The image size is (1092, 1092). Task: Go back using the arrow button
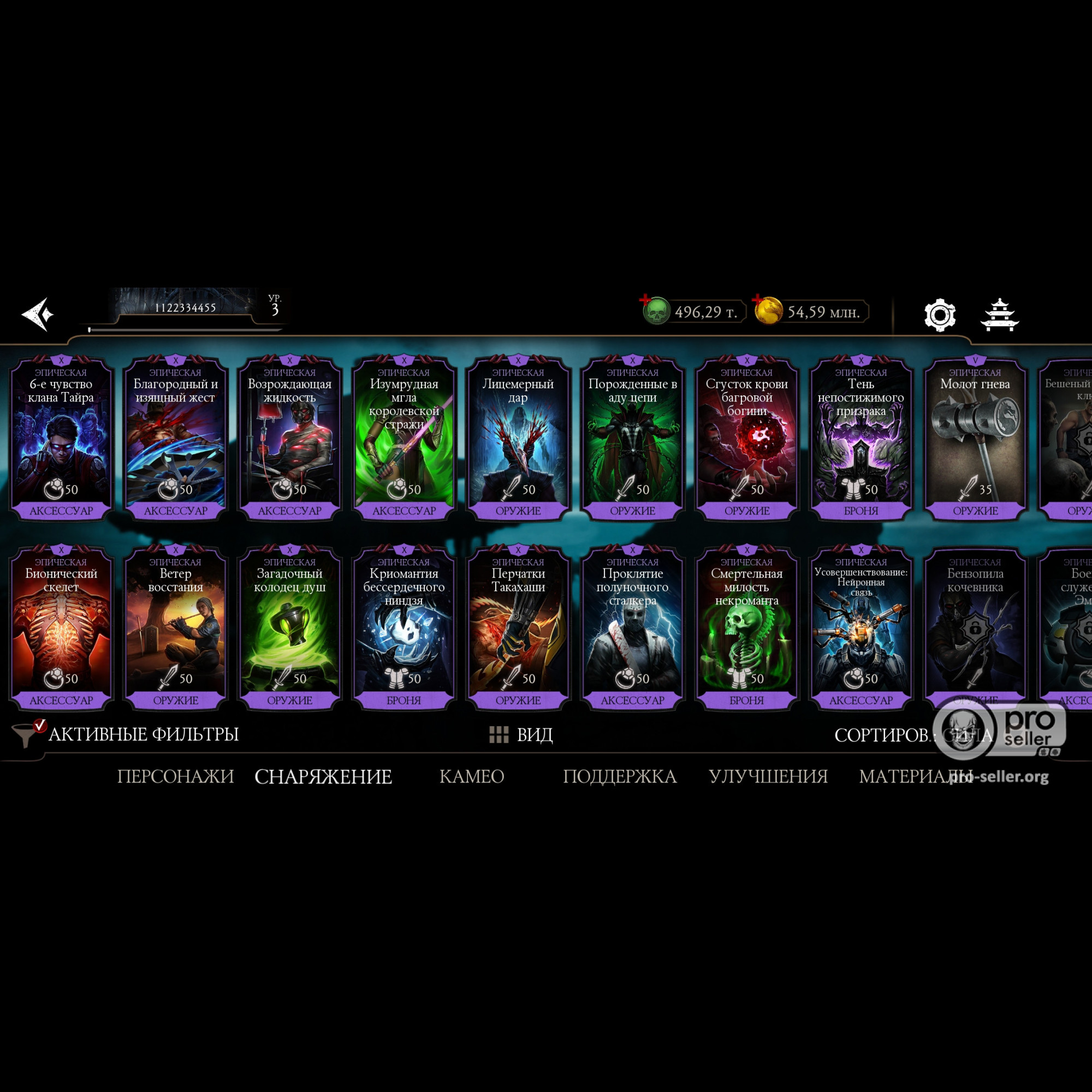click(38, 314)
